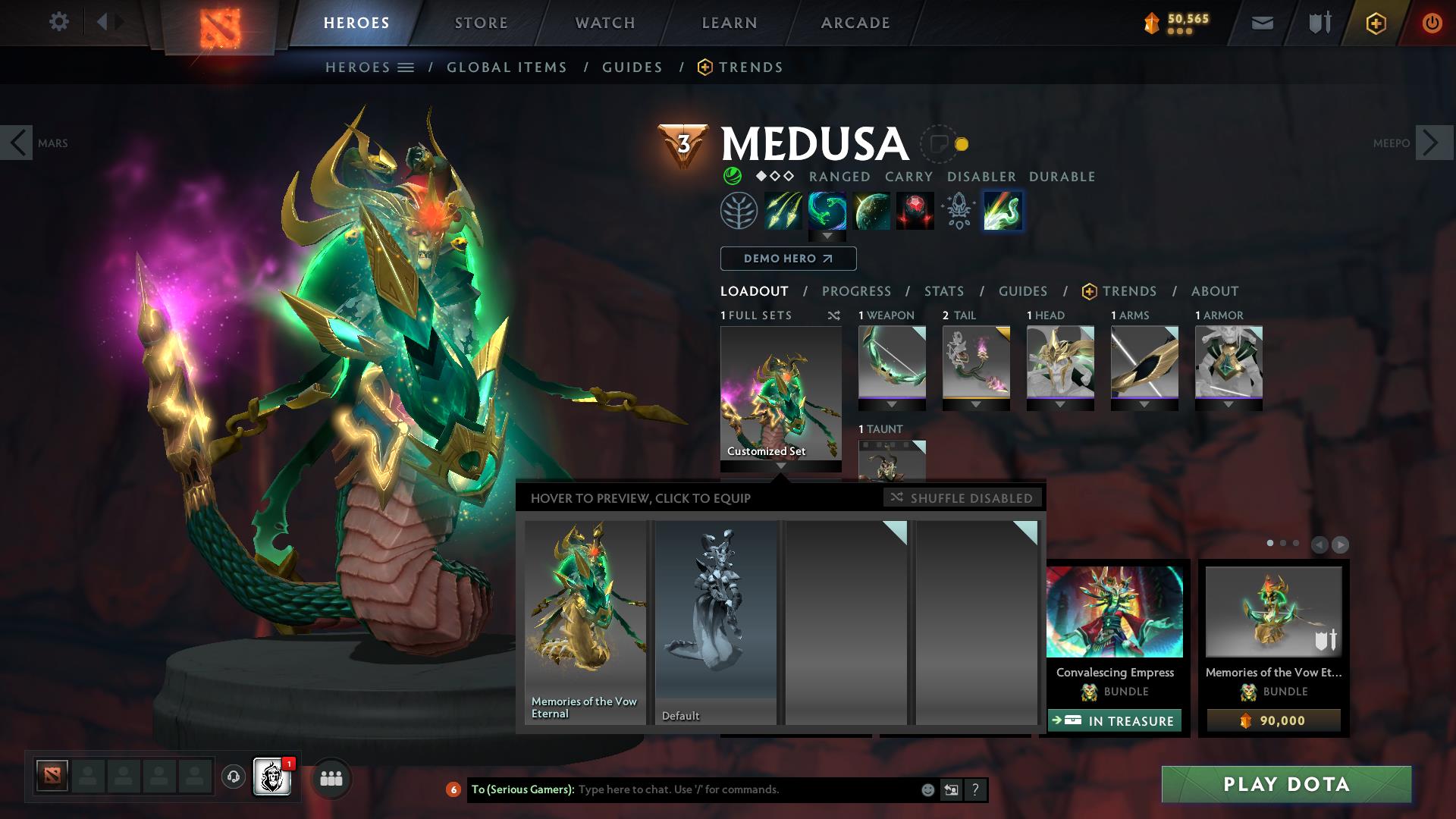Click the Dota Plus icon

click(1378, 22)
